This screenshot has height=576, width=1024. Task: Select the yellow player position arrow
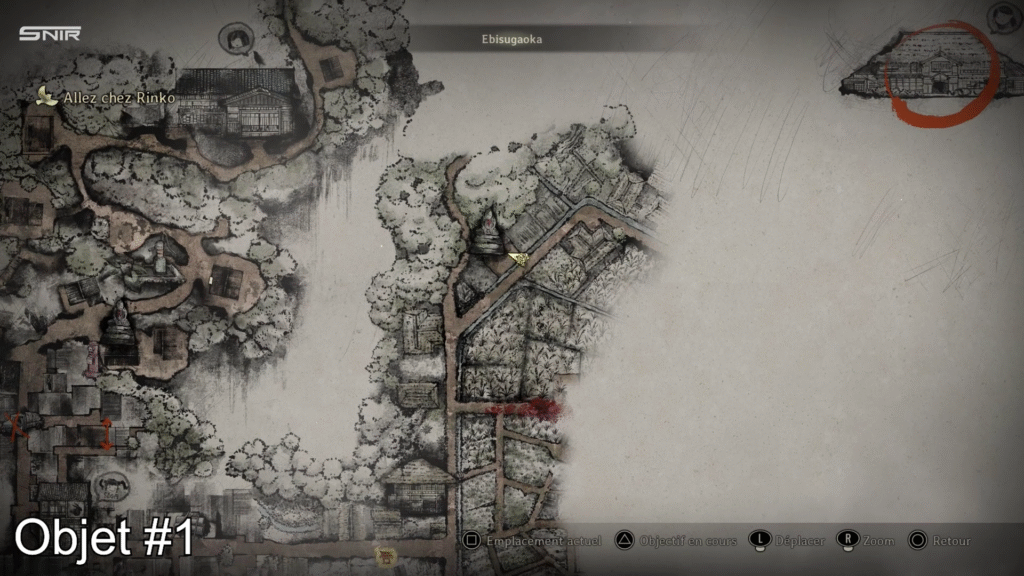click(x=518, y=258)
